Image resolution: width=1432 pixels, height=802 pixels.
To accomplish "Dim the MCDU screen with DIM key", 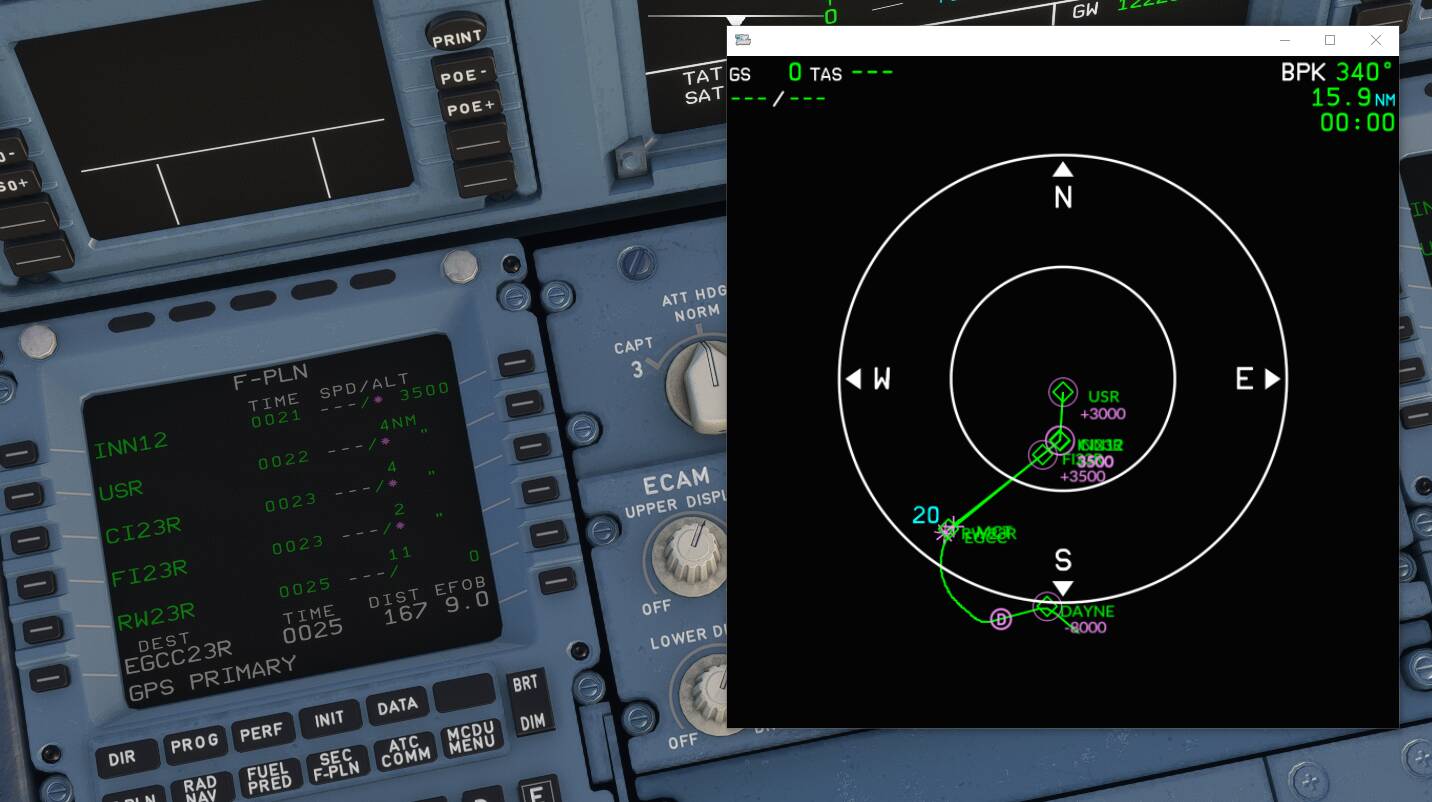I will coord(532,722).
